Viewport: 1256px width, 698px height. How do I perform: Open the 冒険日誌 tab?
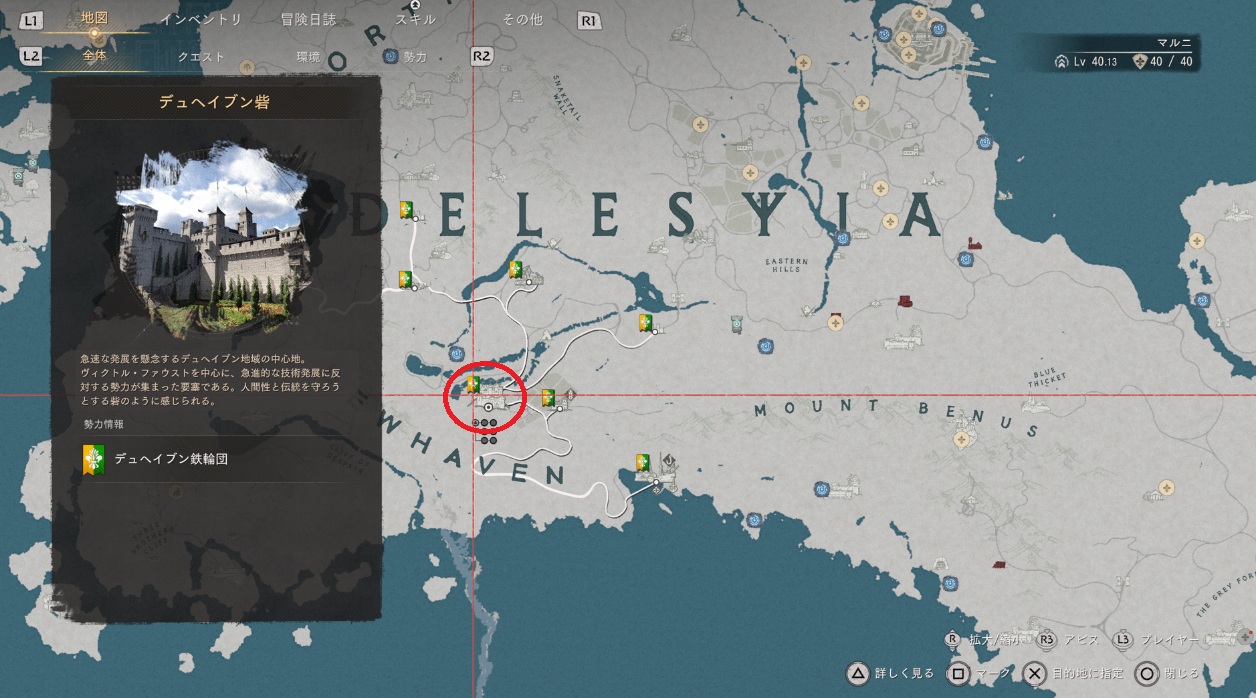click(308, 20)
